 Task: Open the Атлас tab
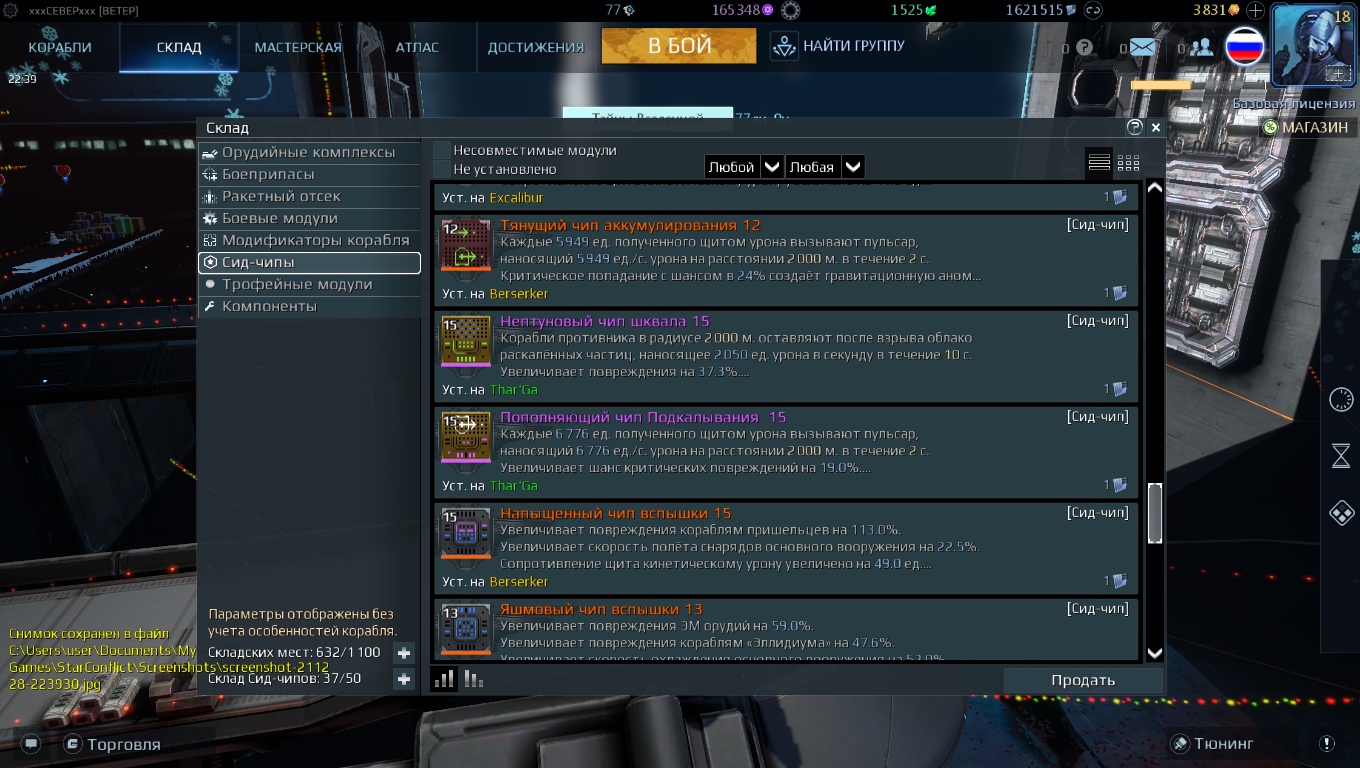[417, 47]
